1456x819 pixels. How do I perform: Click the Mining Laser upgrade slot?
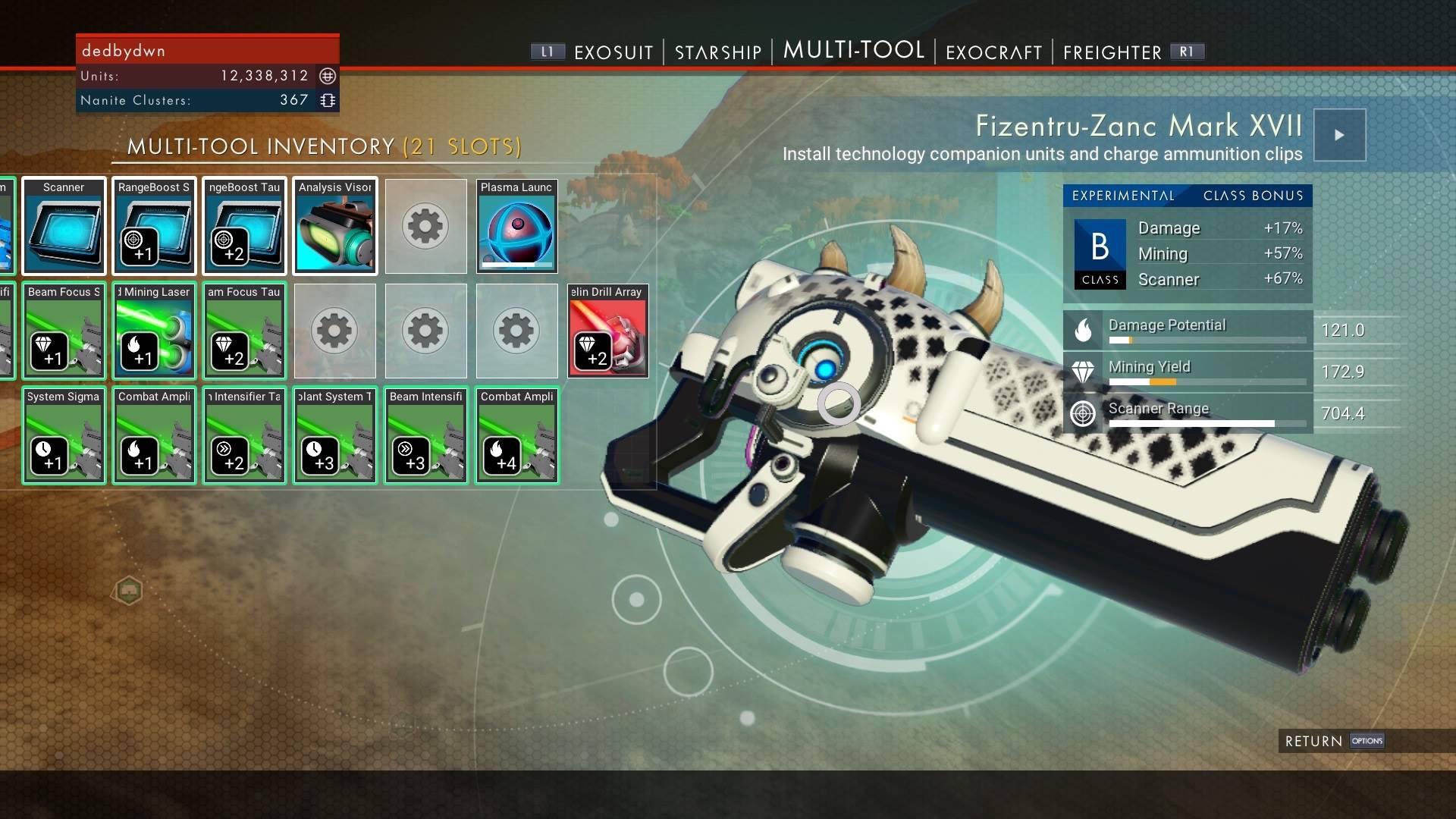pyautogui.click(x=154, y=331)
